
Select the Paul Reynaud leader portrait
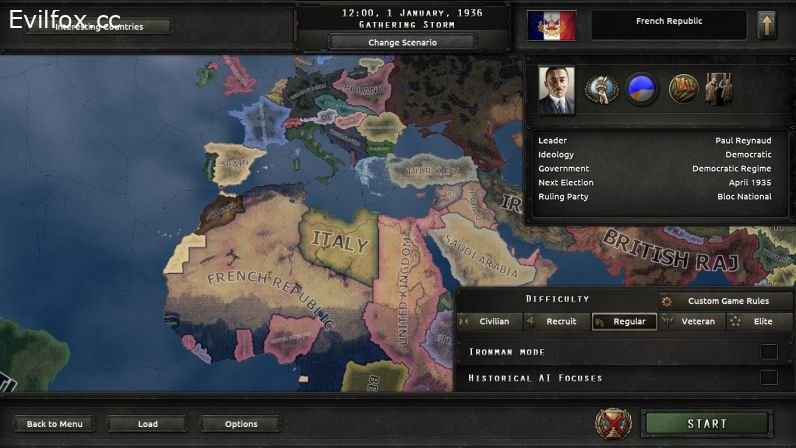556,90
